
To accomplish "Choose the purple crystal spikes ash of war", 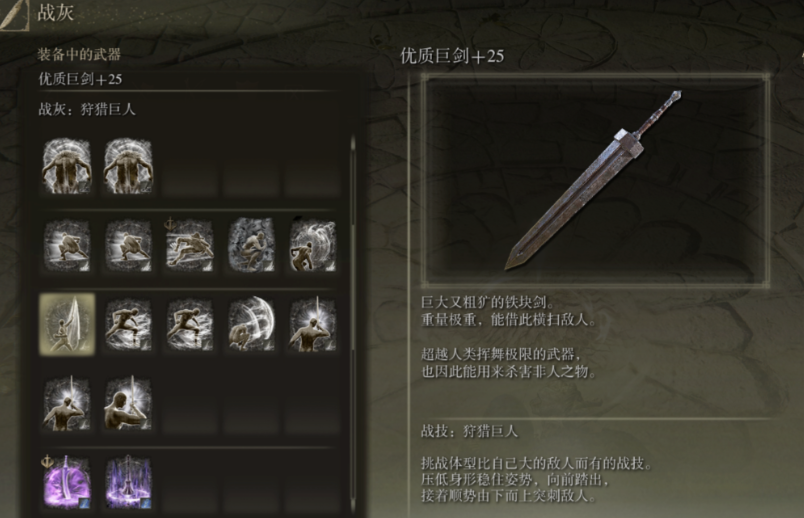I will pyautogui.click(x=128, y=483).
